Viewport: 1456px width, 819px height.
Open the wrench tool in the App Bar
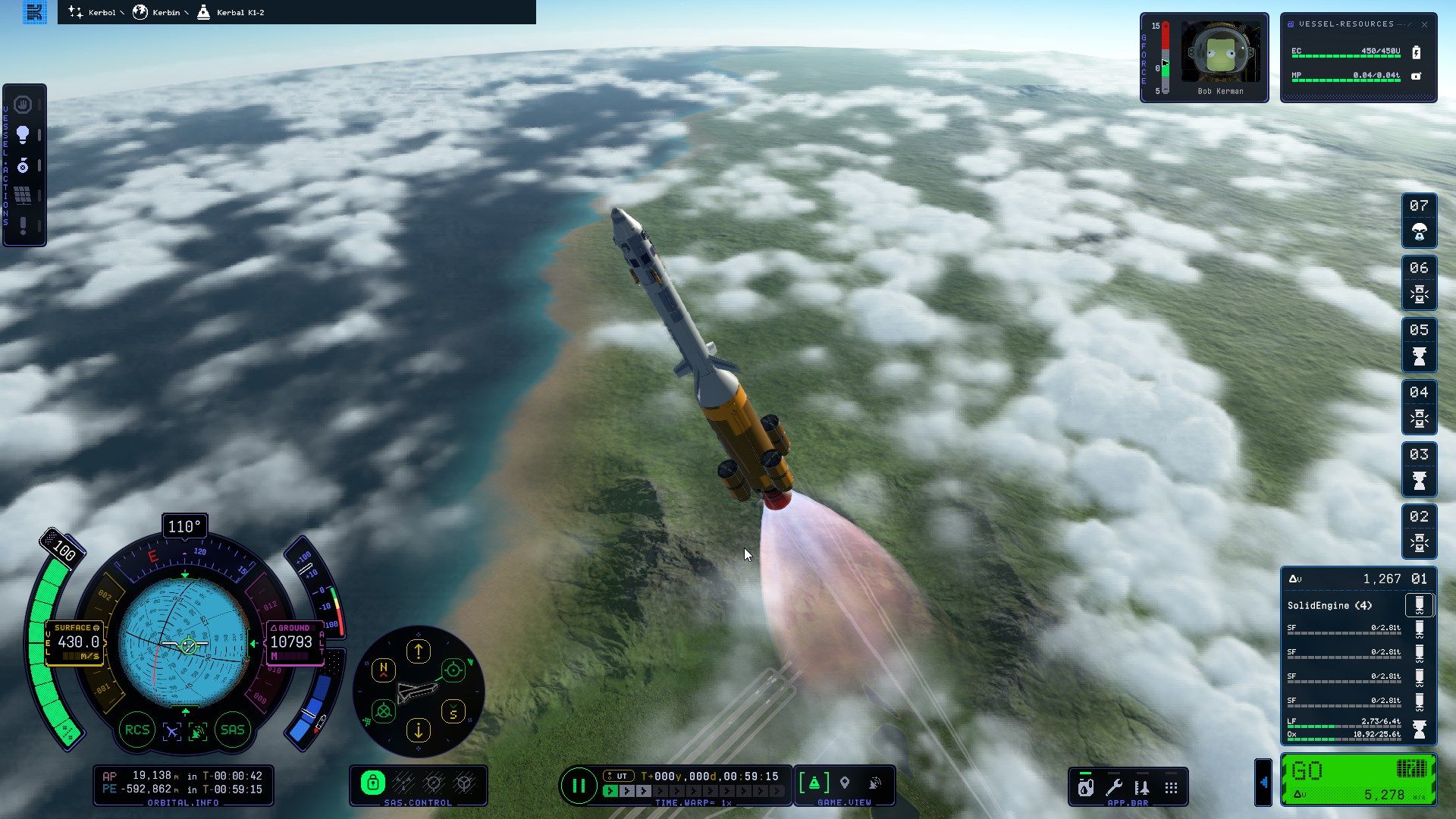(x=1116, y=786)
